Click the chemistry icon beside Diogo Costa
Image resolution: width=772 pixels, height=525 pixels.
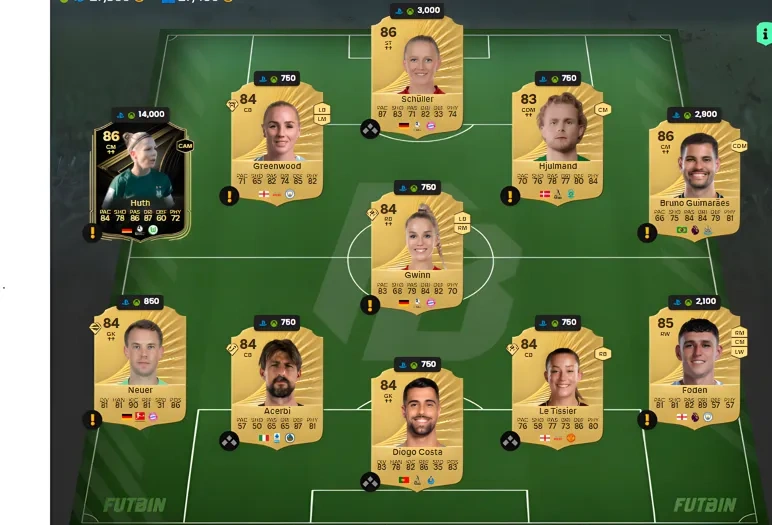point(370,482)
